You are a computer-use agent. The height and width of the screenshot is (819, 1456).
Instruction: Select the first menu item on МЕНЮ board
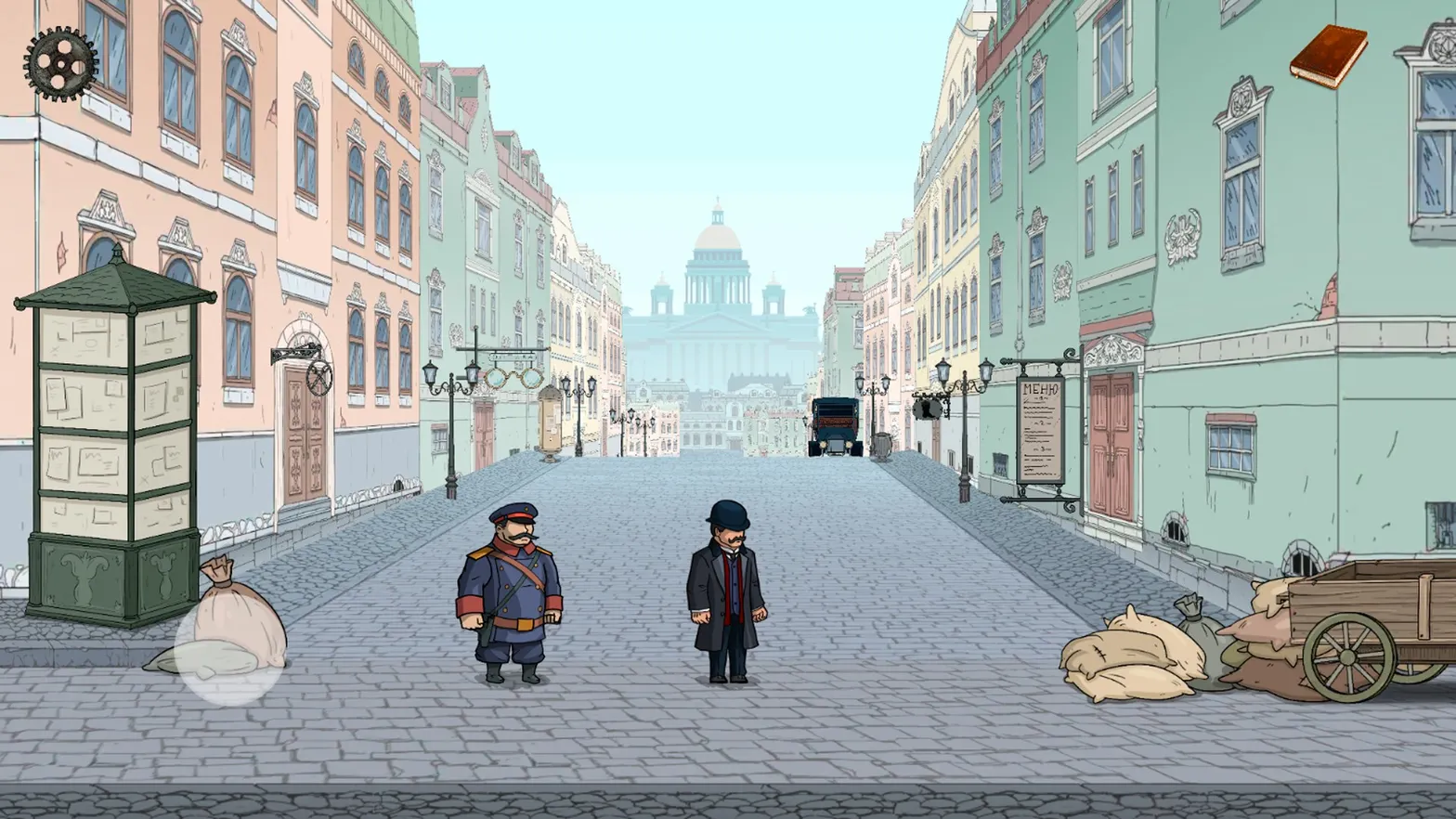[1042, 407]
